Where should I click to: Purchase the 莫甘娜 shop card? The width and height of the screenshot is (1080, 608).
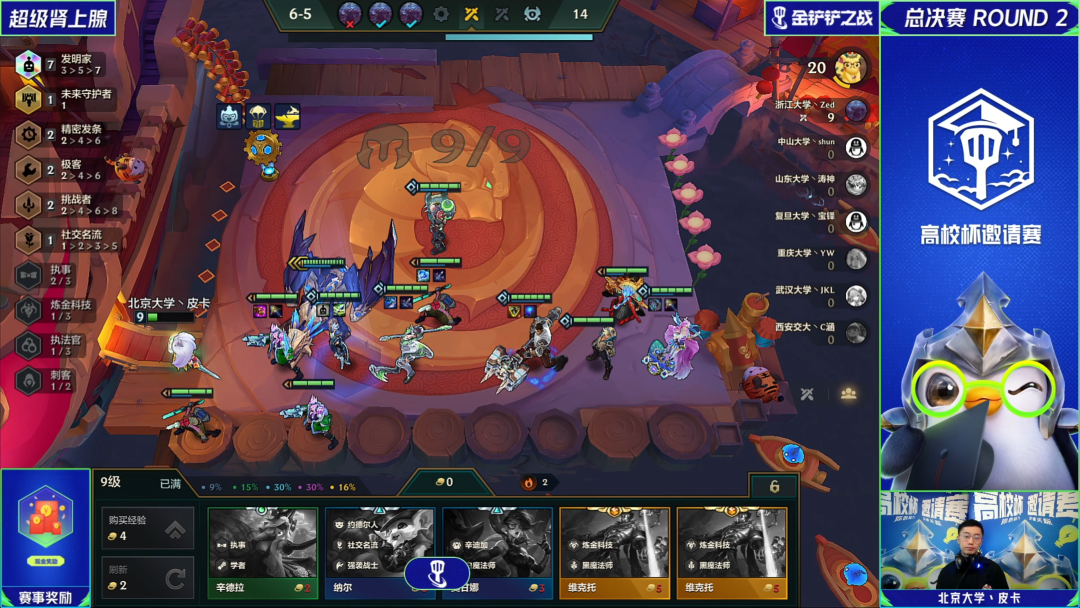[497, 550]
